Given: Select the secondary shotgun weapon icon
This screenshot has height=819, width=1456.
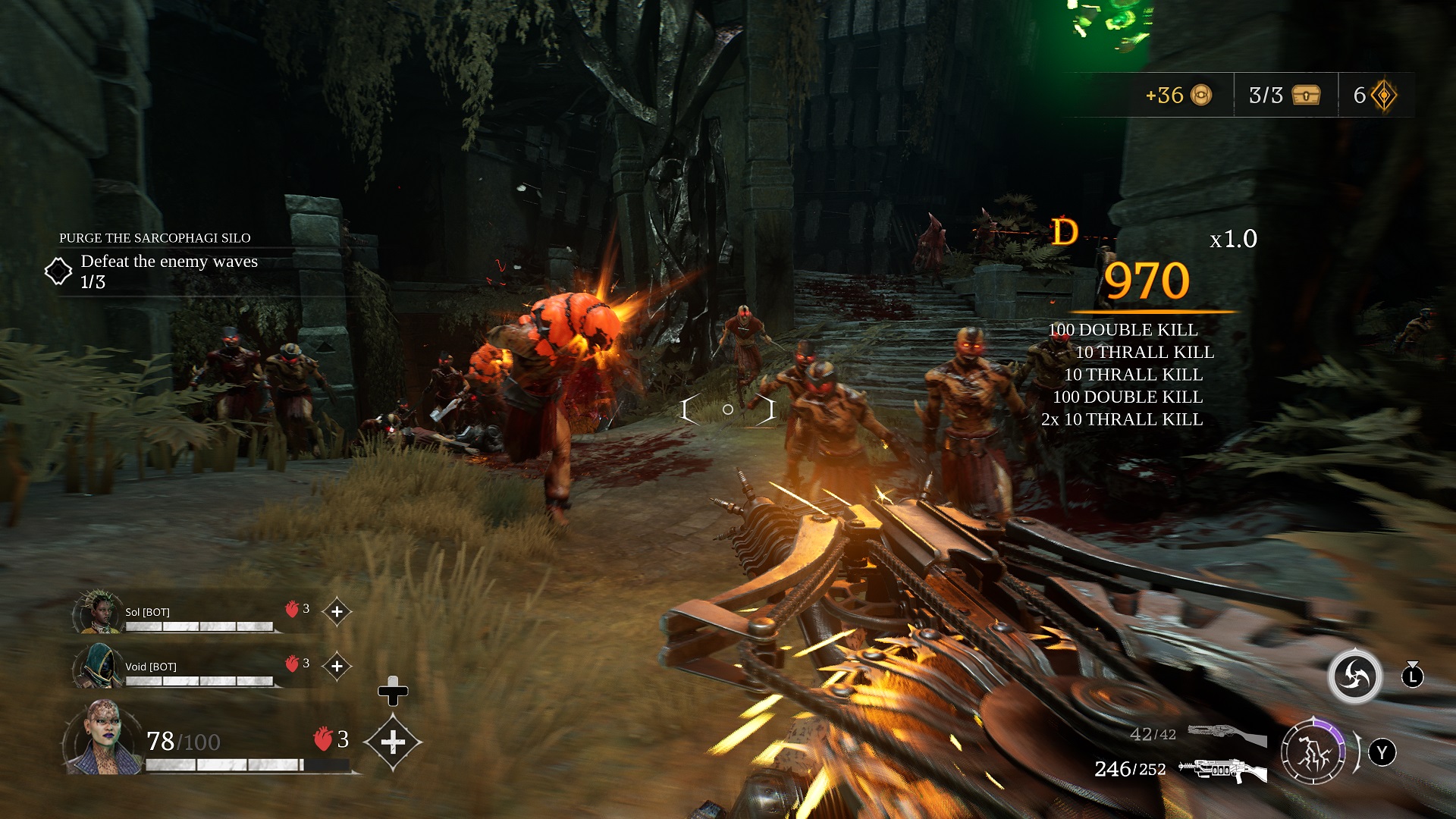Looking at the screenshot, I should coord(1226,734).
